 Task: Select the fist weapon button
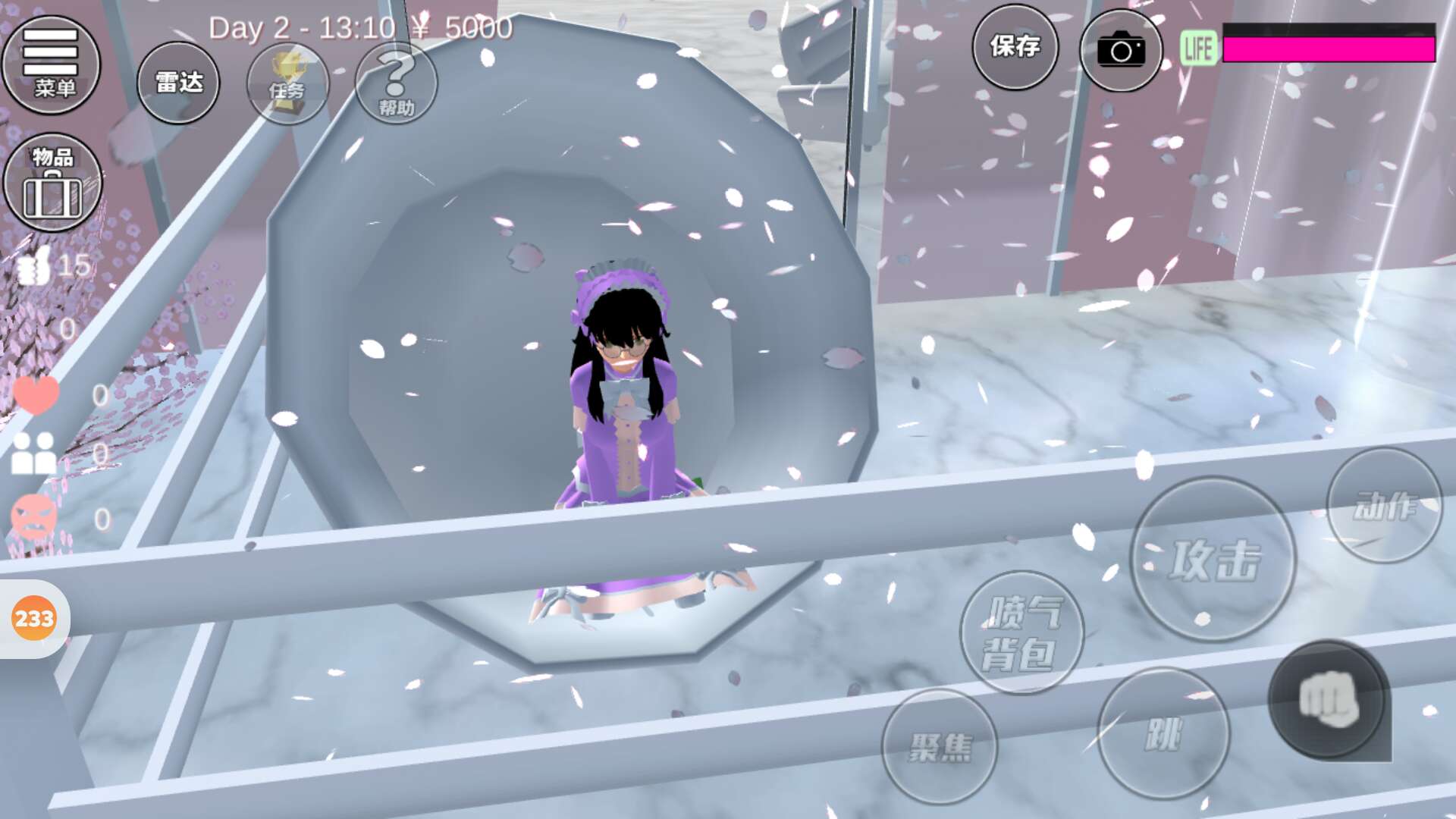[1329, 700]
